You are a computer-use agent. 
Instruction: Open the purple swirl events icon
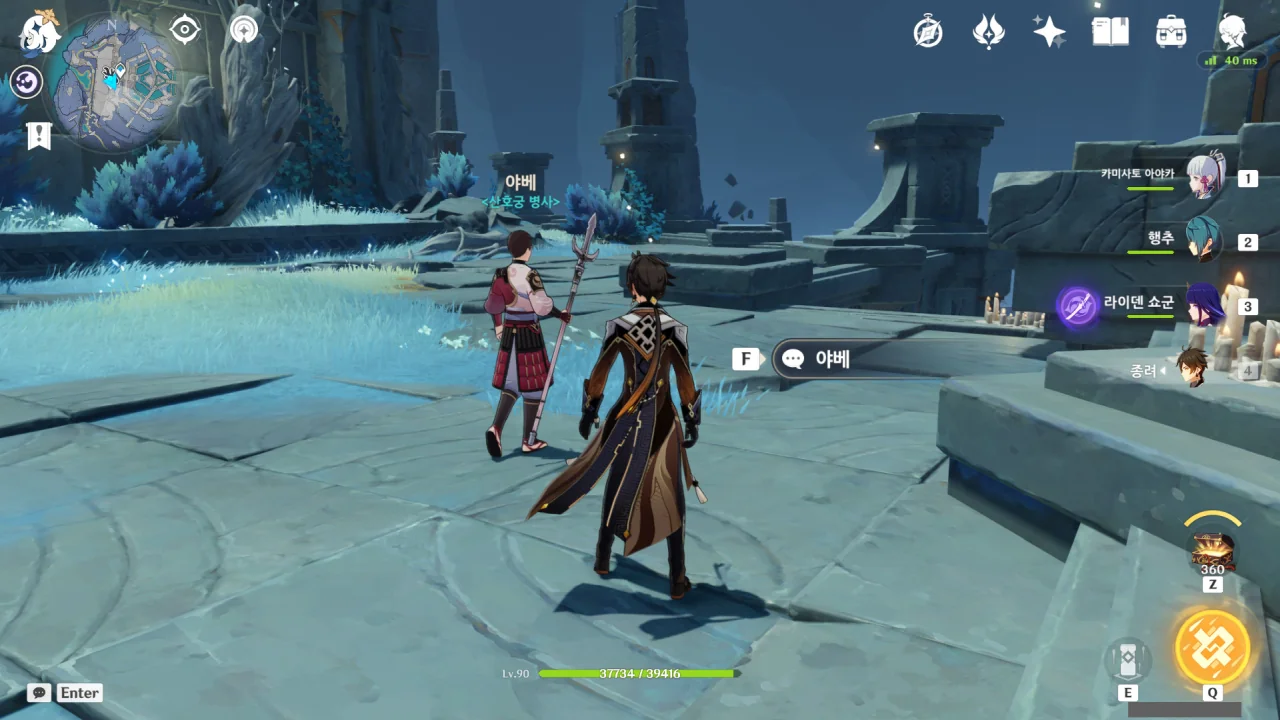point(26,82)
